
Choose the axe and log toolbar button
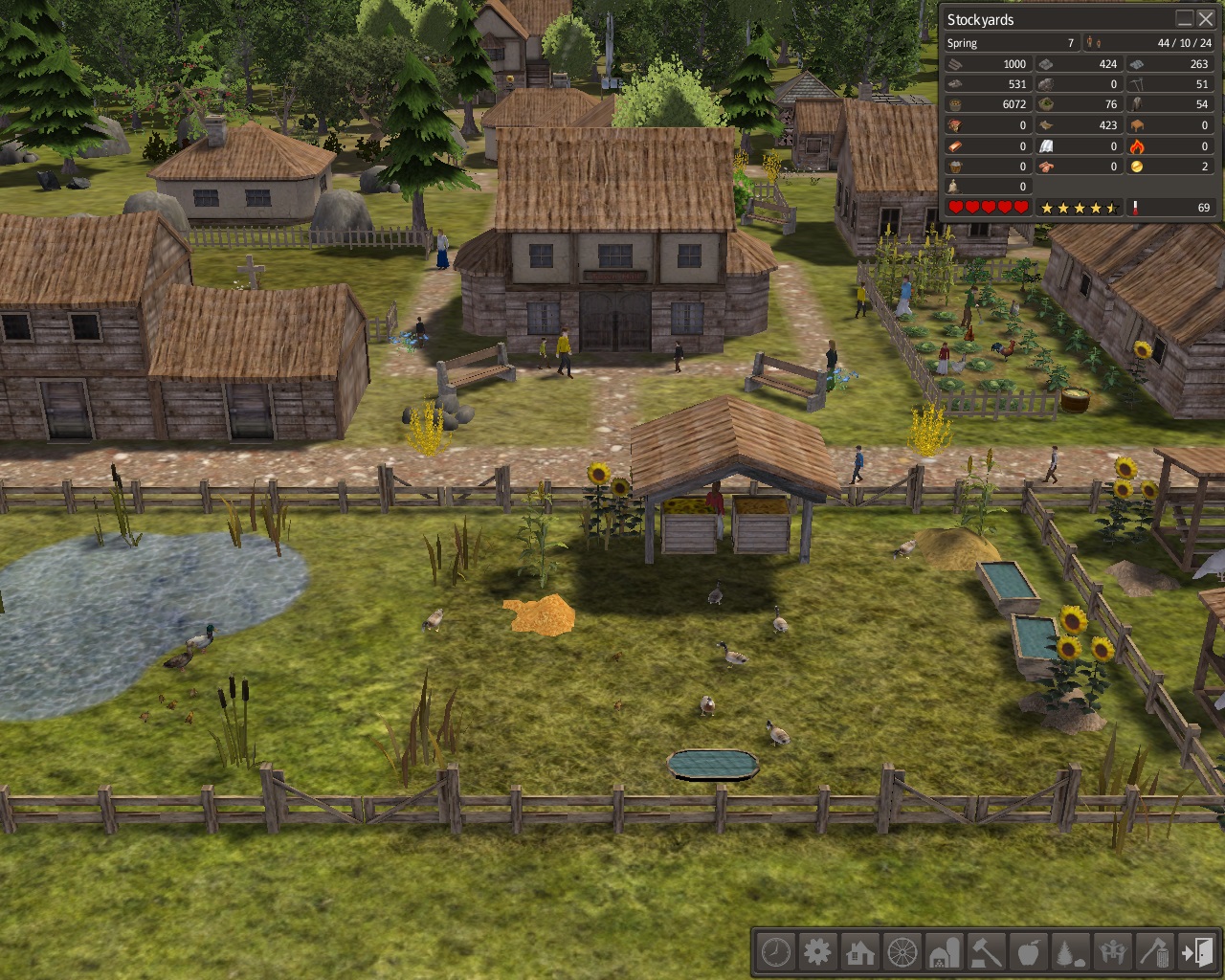point(1154,952)
